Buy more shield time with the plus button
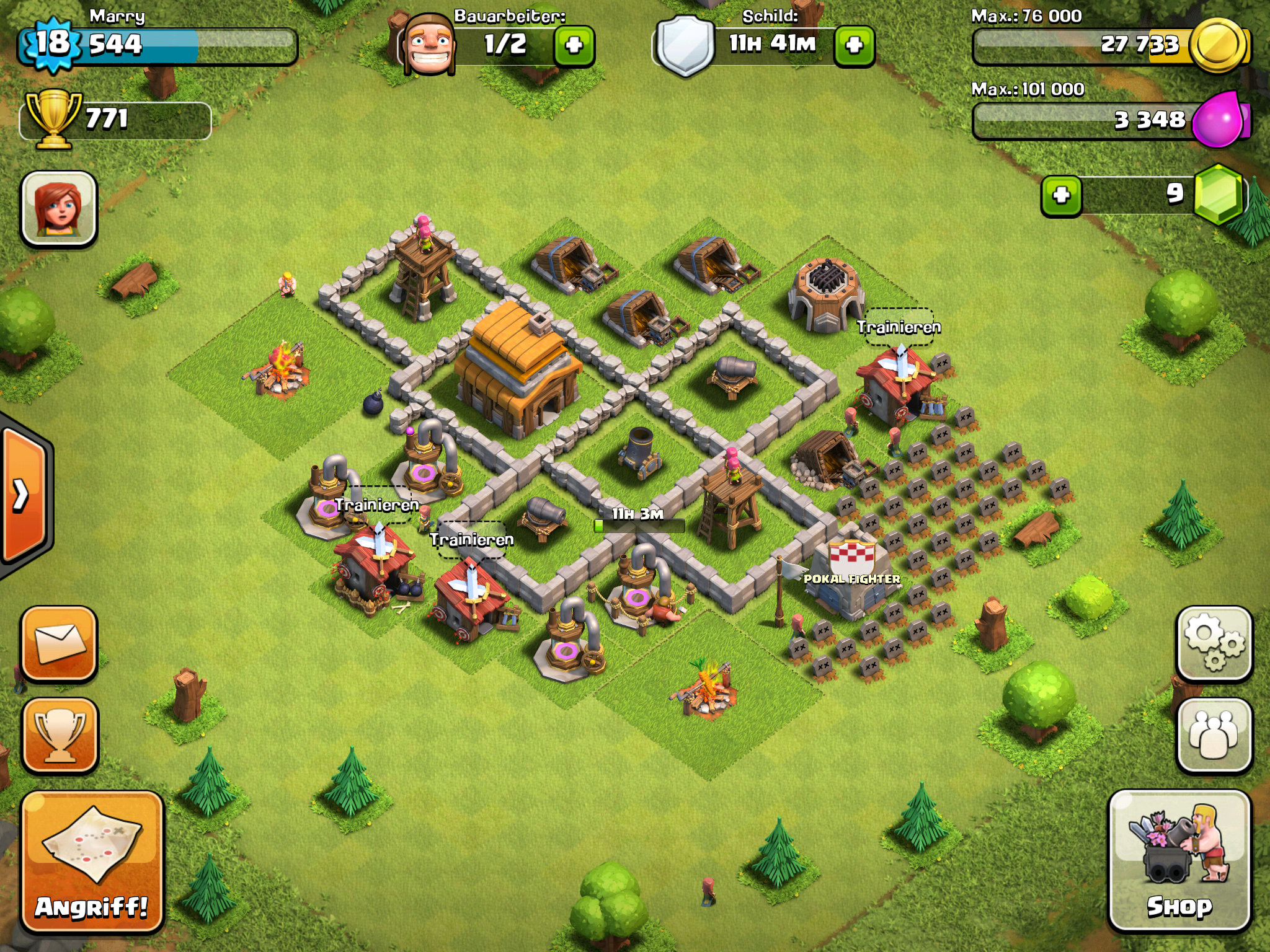The width and height of the screenshot is (1270, 952). [855, 45]
